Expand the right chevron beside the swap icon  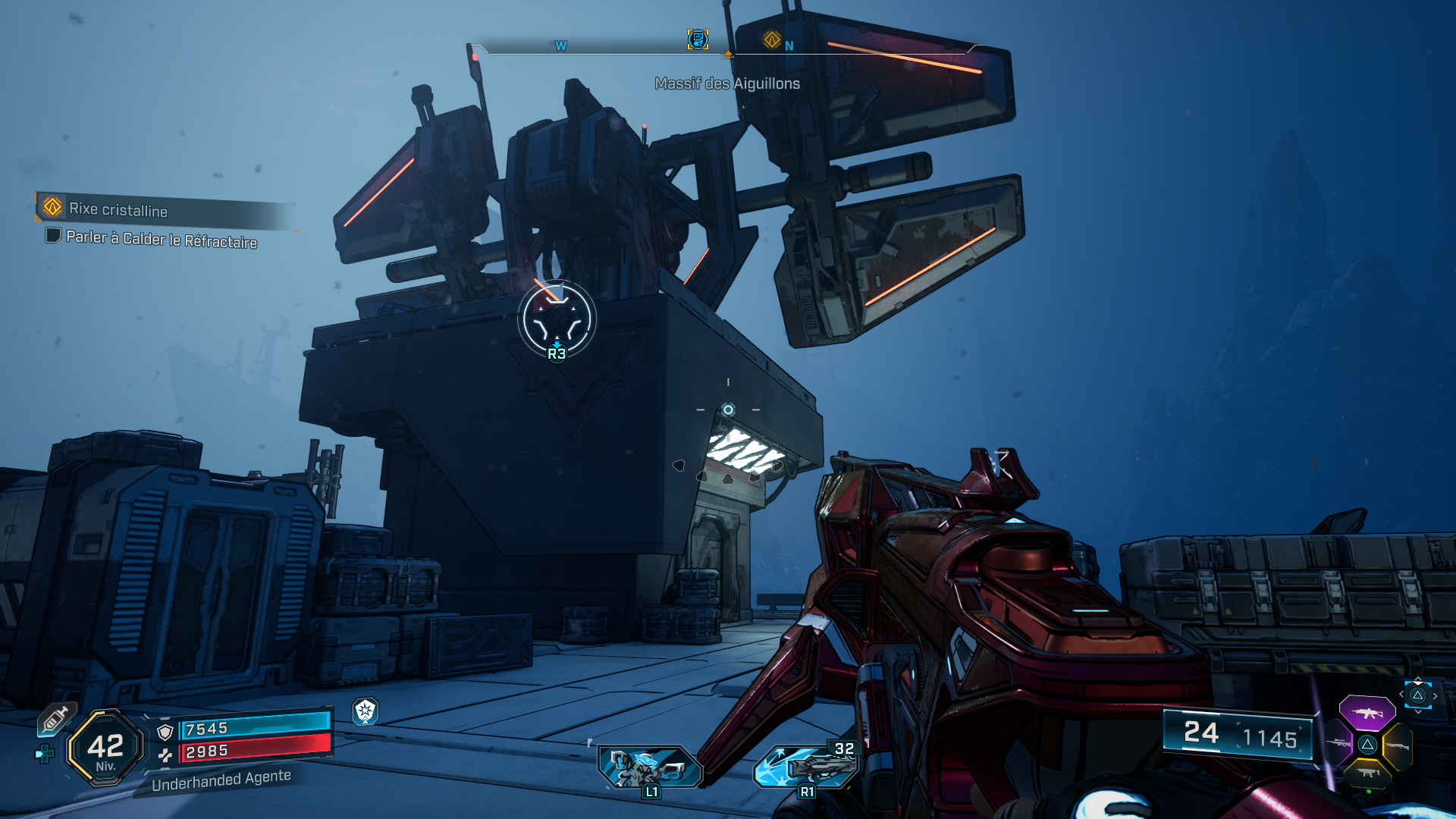click(1436, 695)
